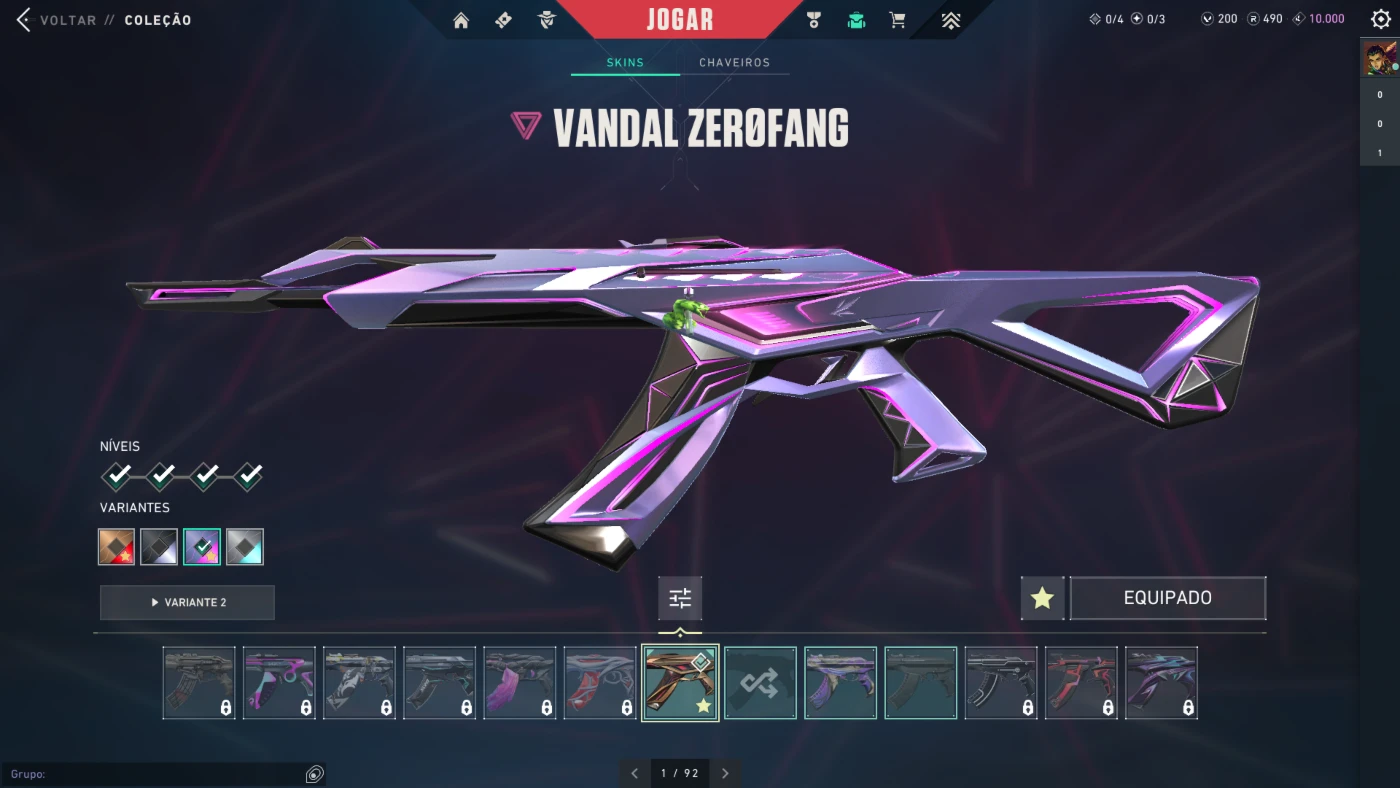Switch to the Chaveiros tab

point(734,62)
